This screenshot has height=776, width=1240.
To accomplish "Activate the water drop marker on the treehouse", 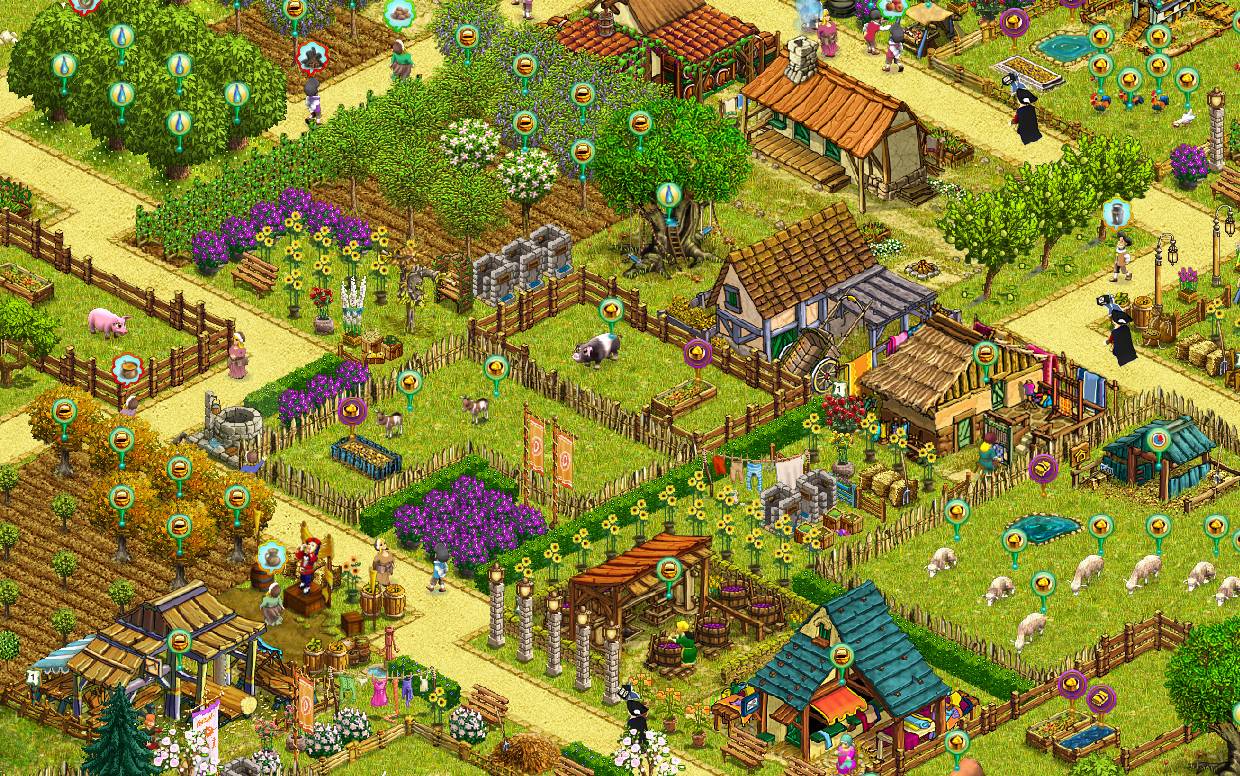I will click(x=668, y=194).
